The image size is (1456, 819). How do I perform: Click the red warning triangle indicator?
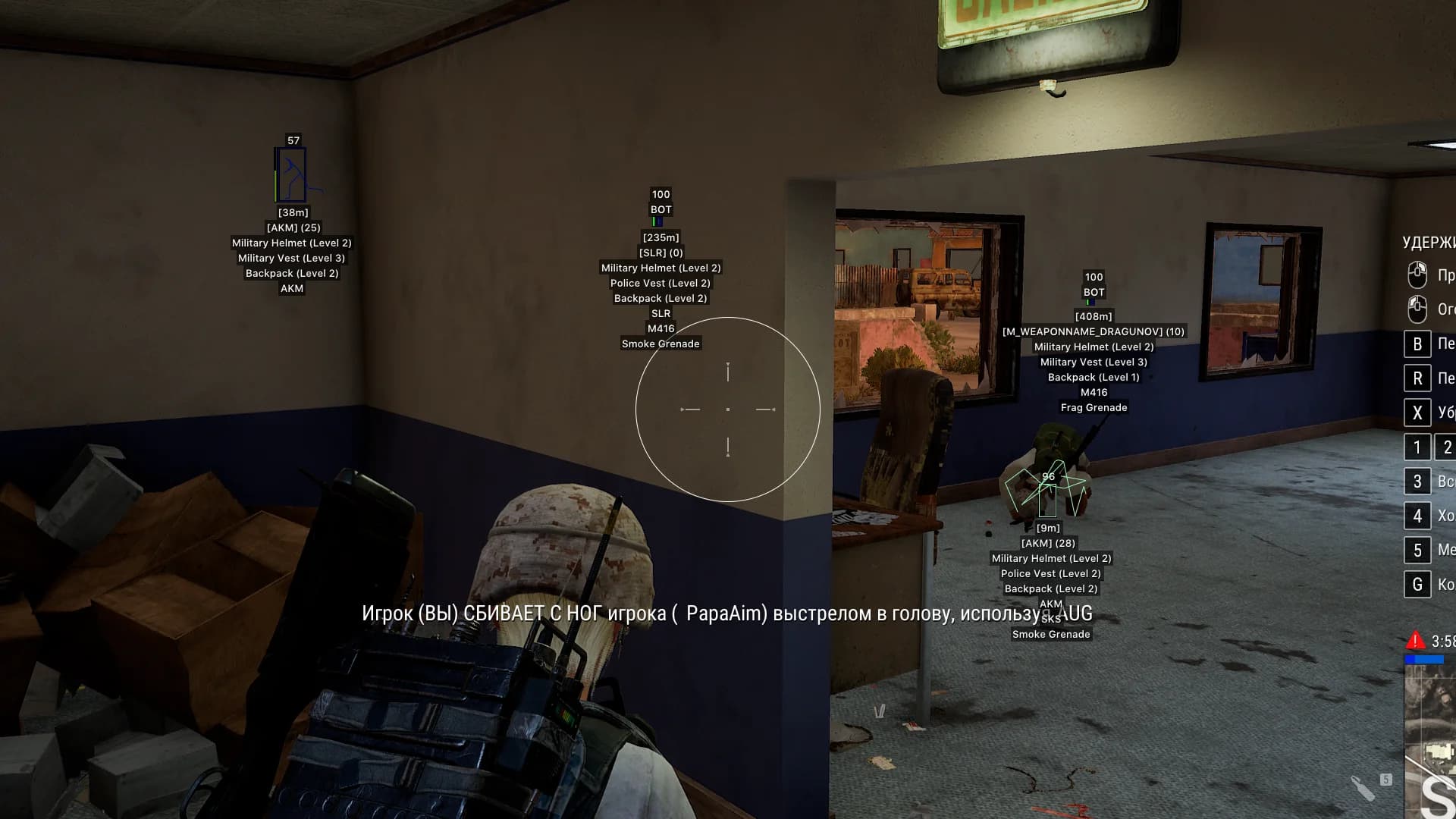tap(1415, 642)
